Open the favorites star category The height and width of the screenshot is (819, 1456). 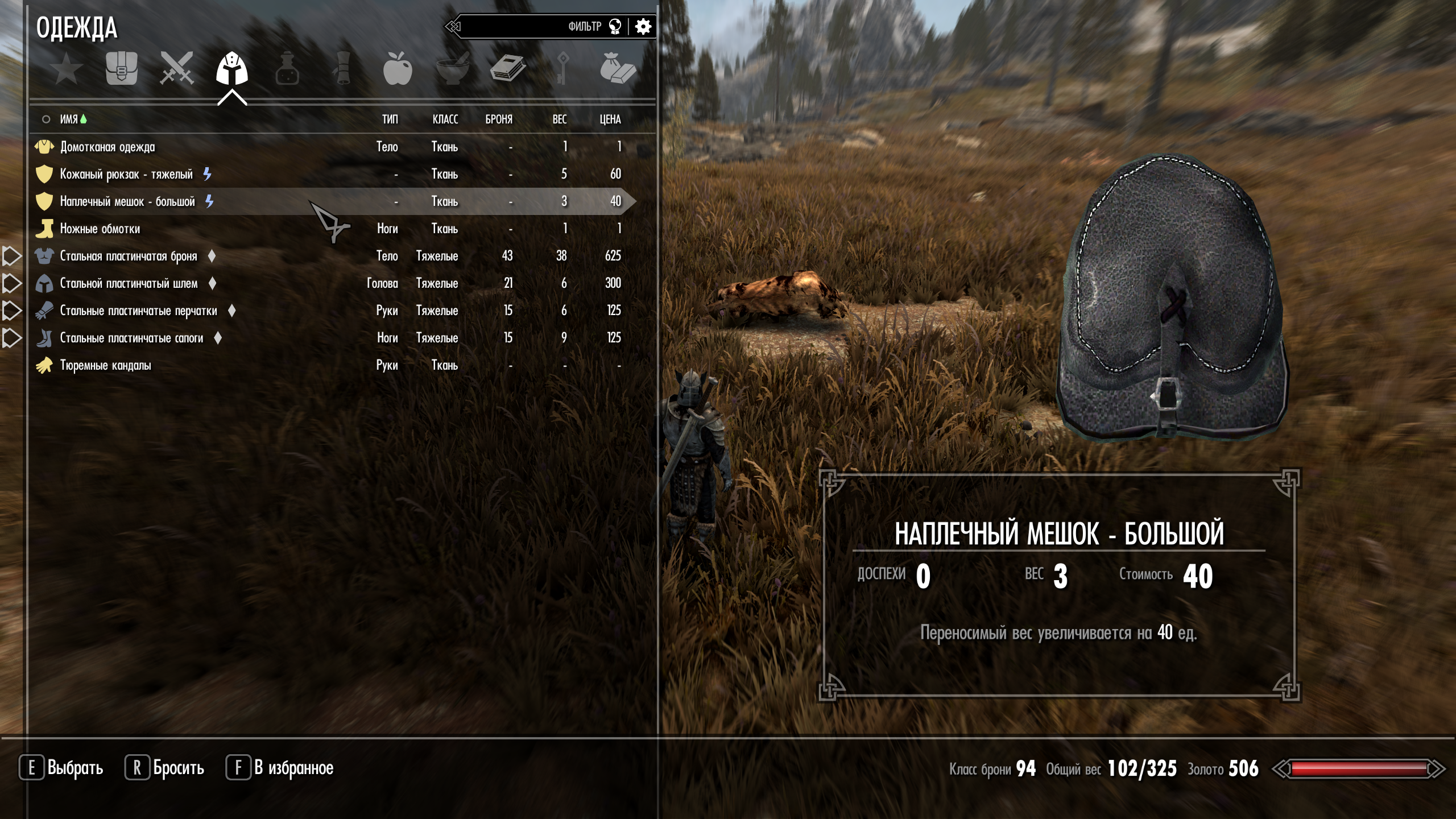67,69
